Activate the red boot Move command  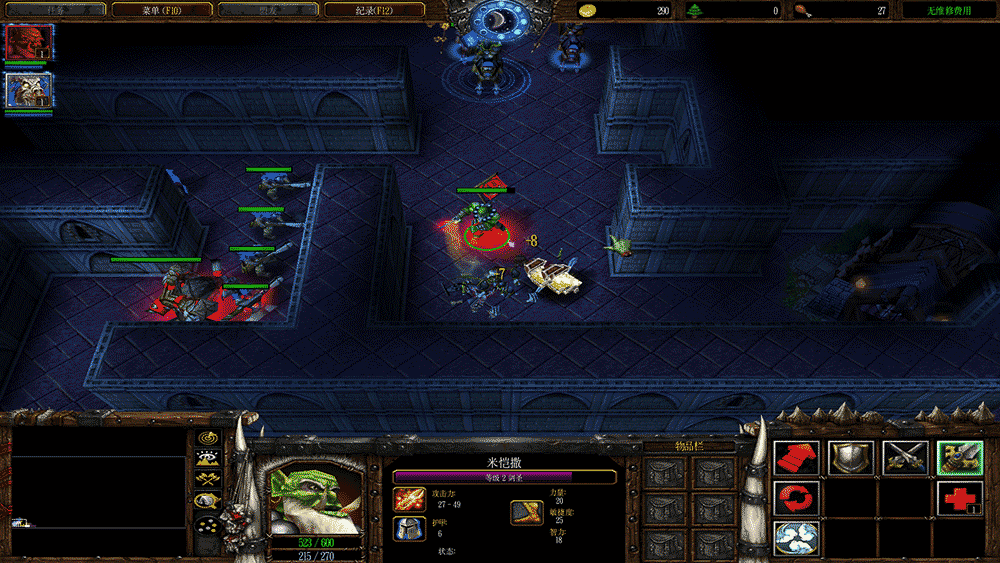[797, 458]
